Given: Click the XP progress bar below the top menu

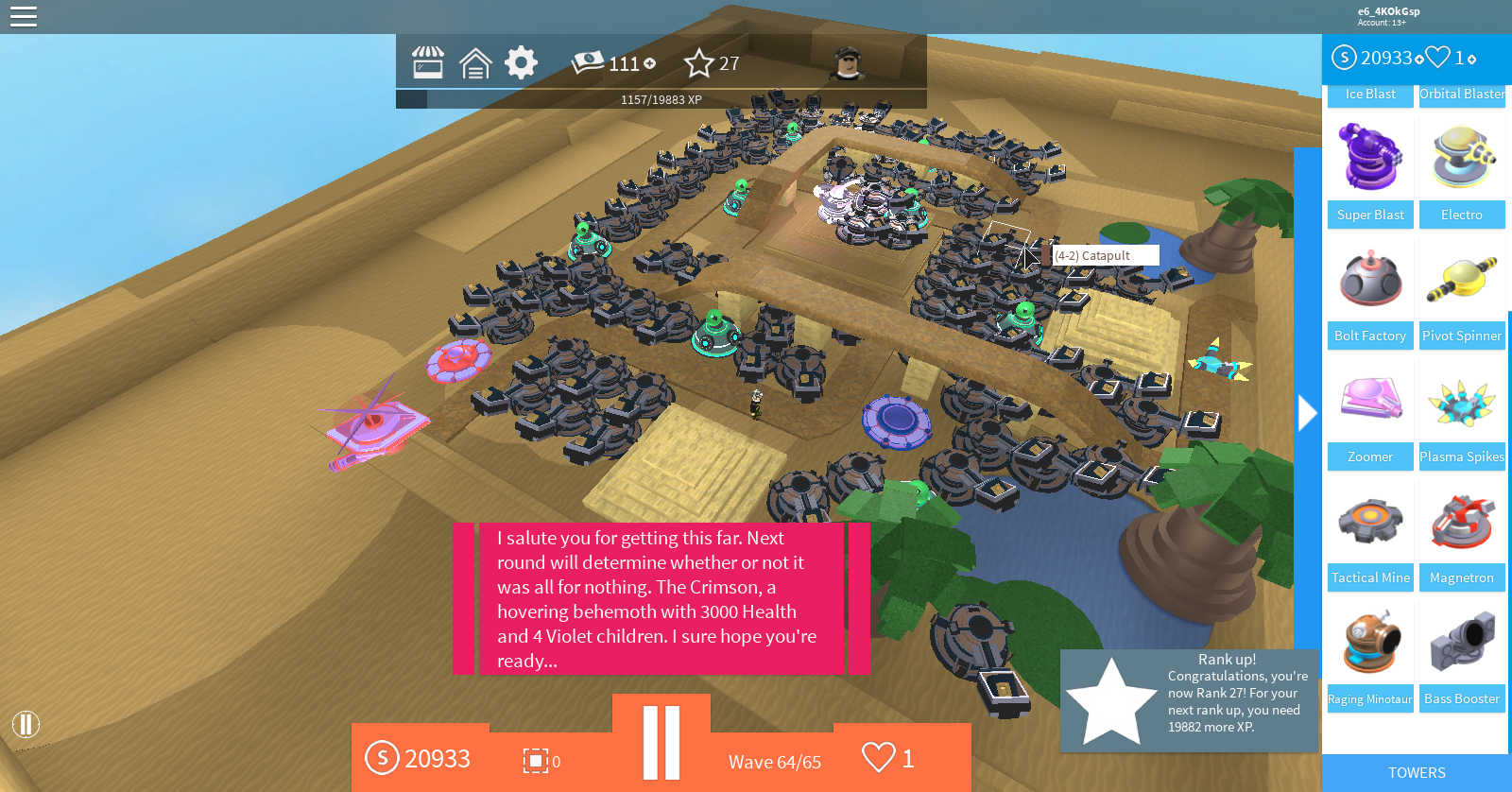Looking at the screenshot, I should coord(661,97).
